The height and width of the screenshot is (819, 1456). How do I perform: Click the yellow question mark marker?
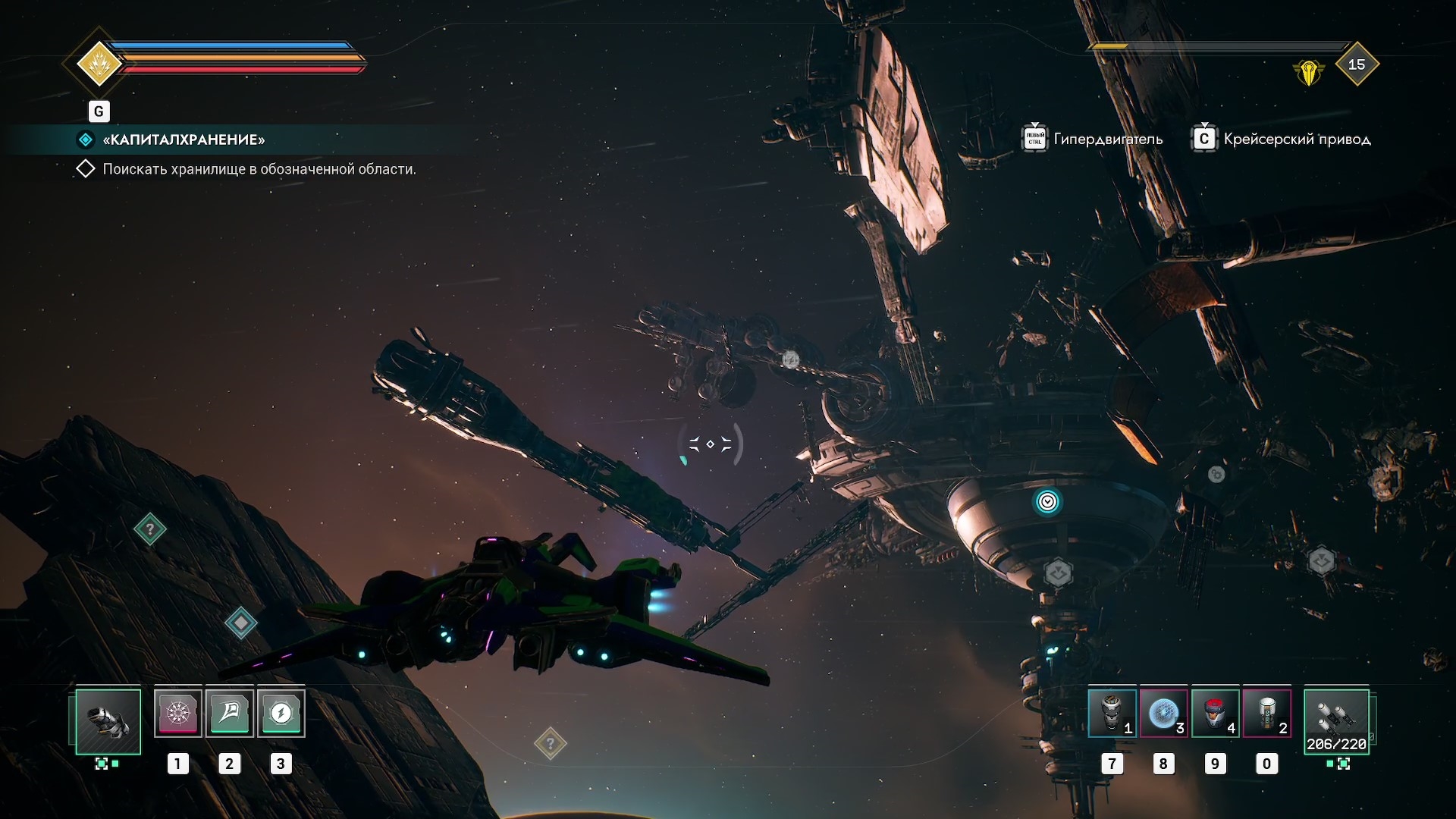(x=551, y=743)
